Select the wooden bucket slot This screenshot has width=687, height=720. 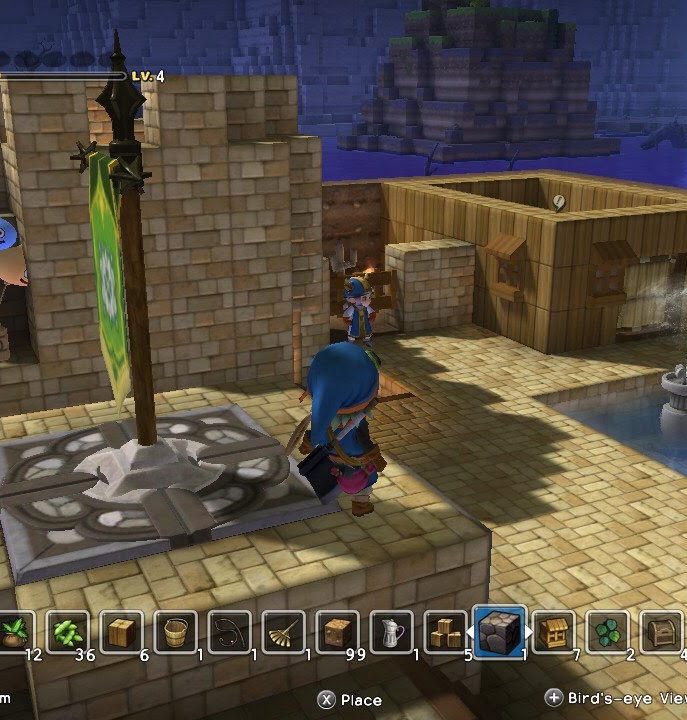point(175,632)
